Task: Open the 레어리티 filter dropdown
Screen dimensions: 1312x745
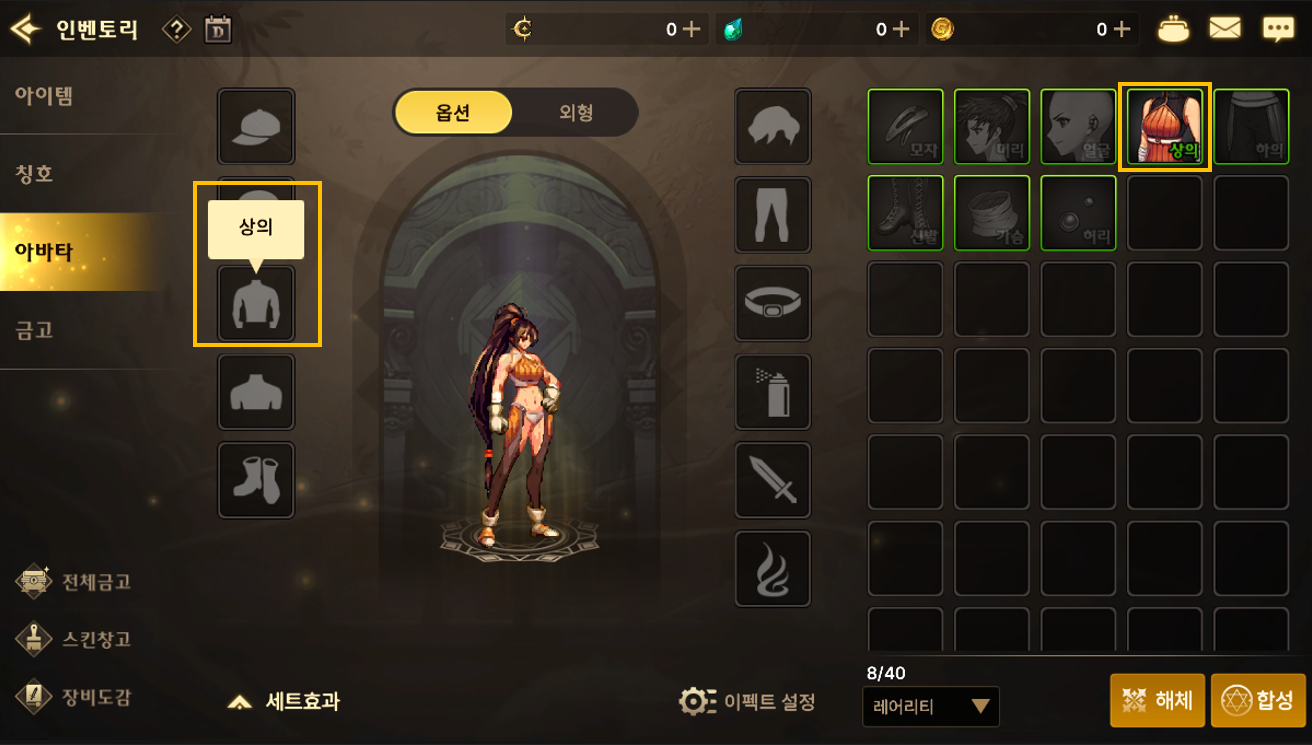Action: coord(930,706)
